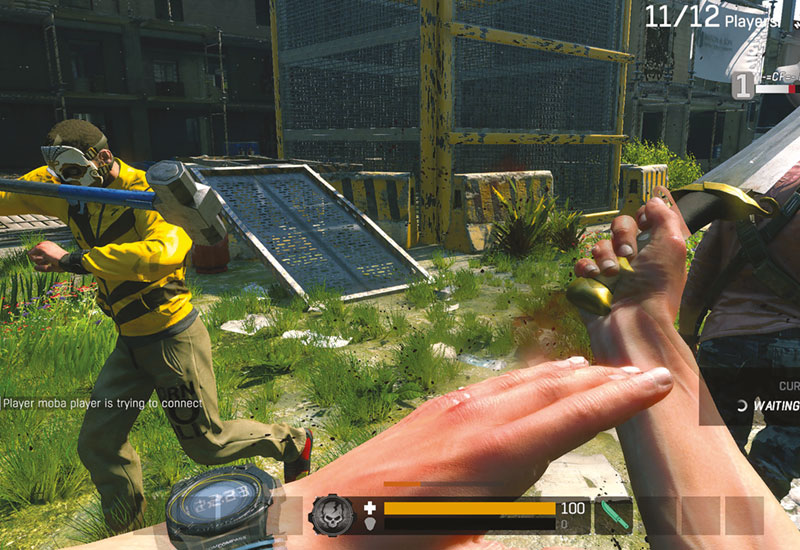Select the green blade weapon slot
This screenshot has height=550, width=800.
[613, 516]
